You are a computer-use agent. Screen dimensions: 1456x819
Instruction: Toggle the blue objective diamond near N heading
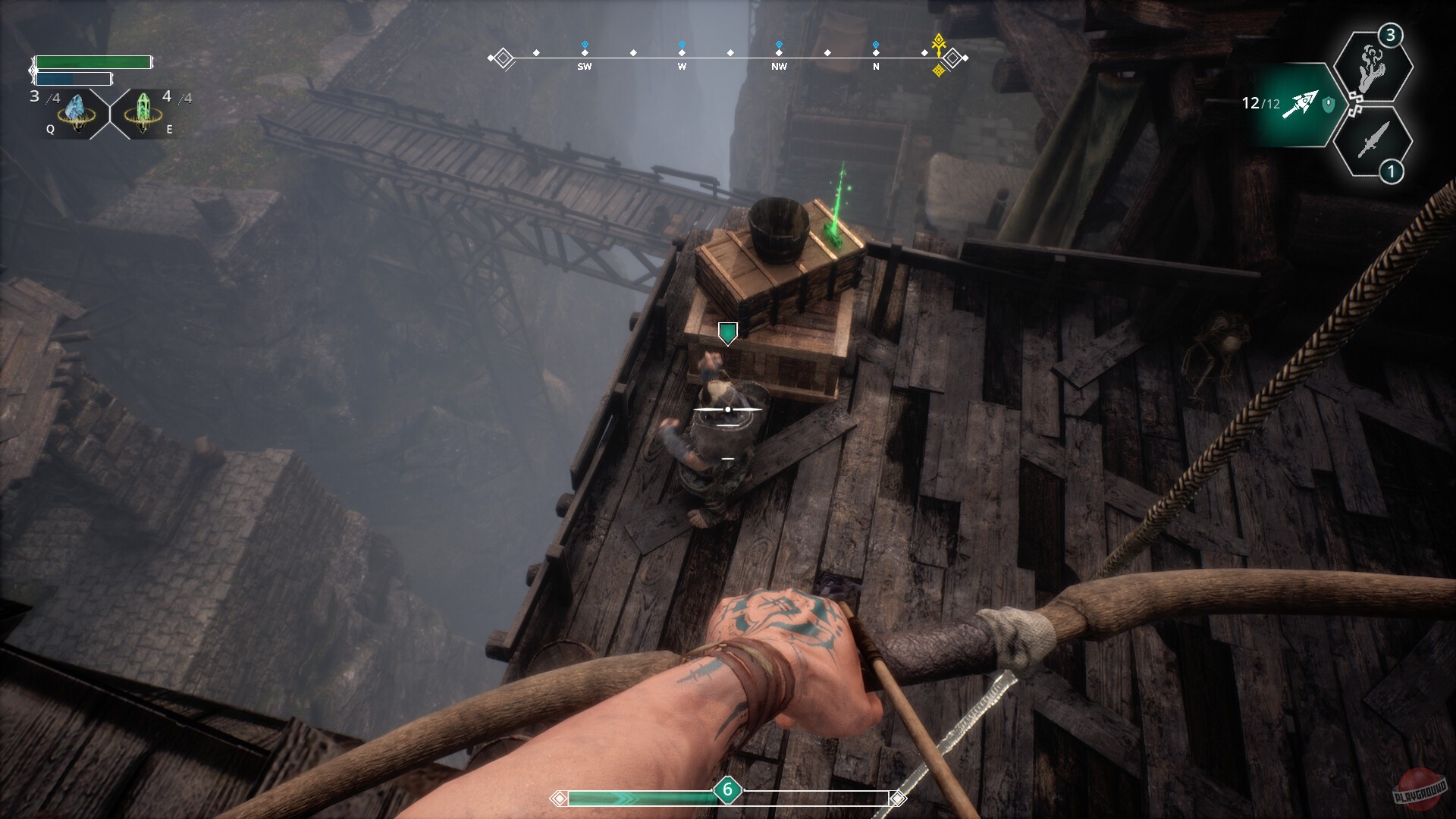[x=876, y=44]
